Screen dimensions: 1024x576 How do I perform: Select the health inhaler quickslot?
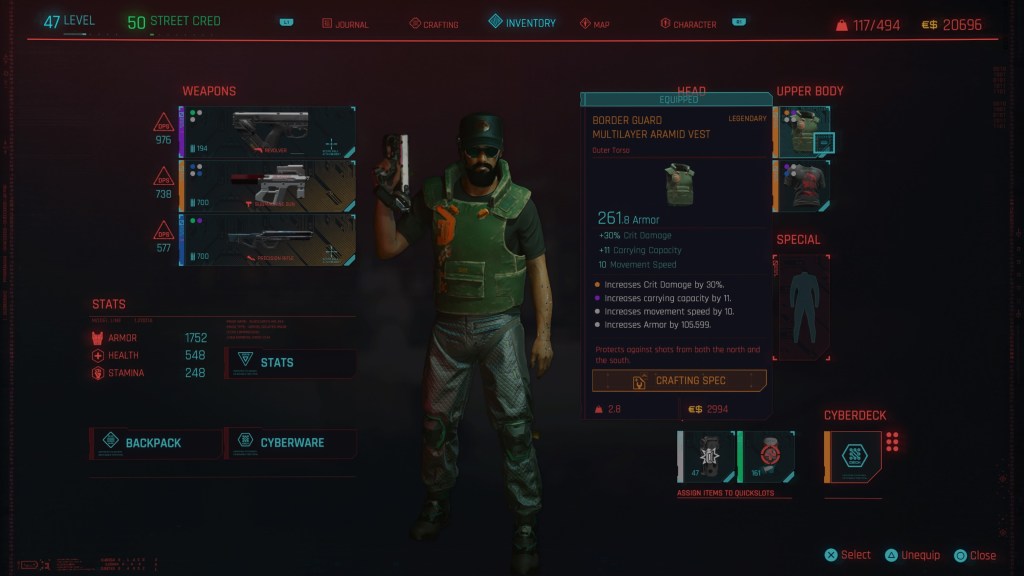tap(766, 456)
